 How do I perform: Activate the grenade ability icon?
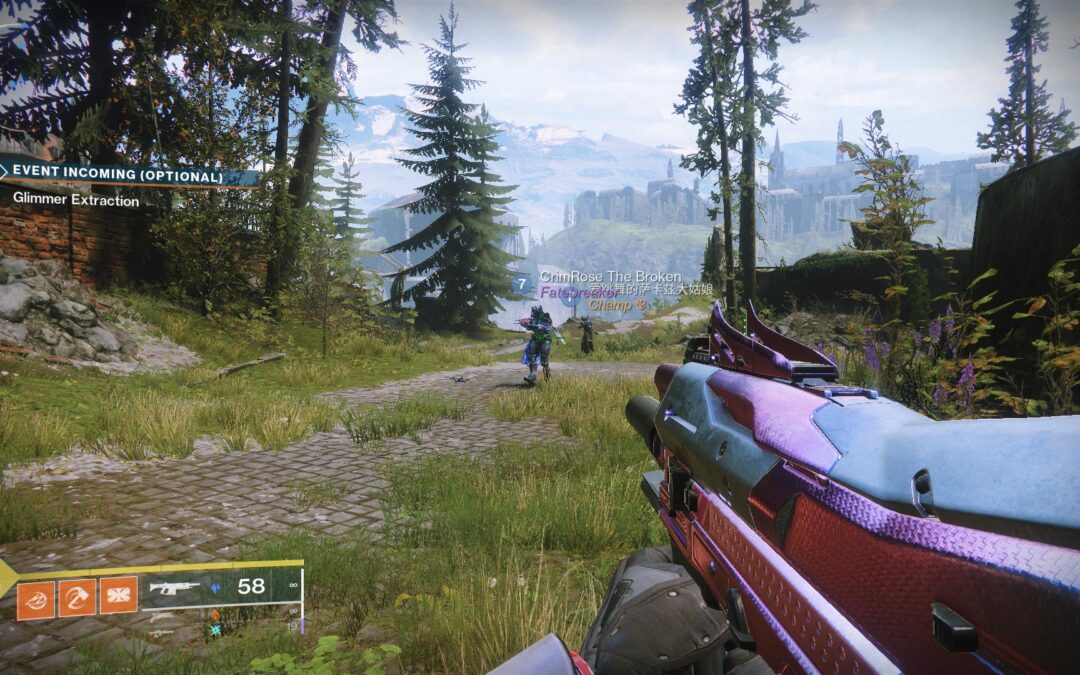click(35, 599)
